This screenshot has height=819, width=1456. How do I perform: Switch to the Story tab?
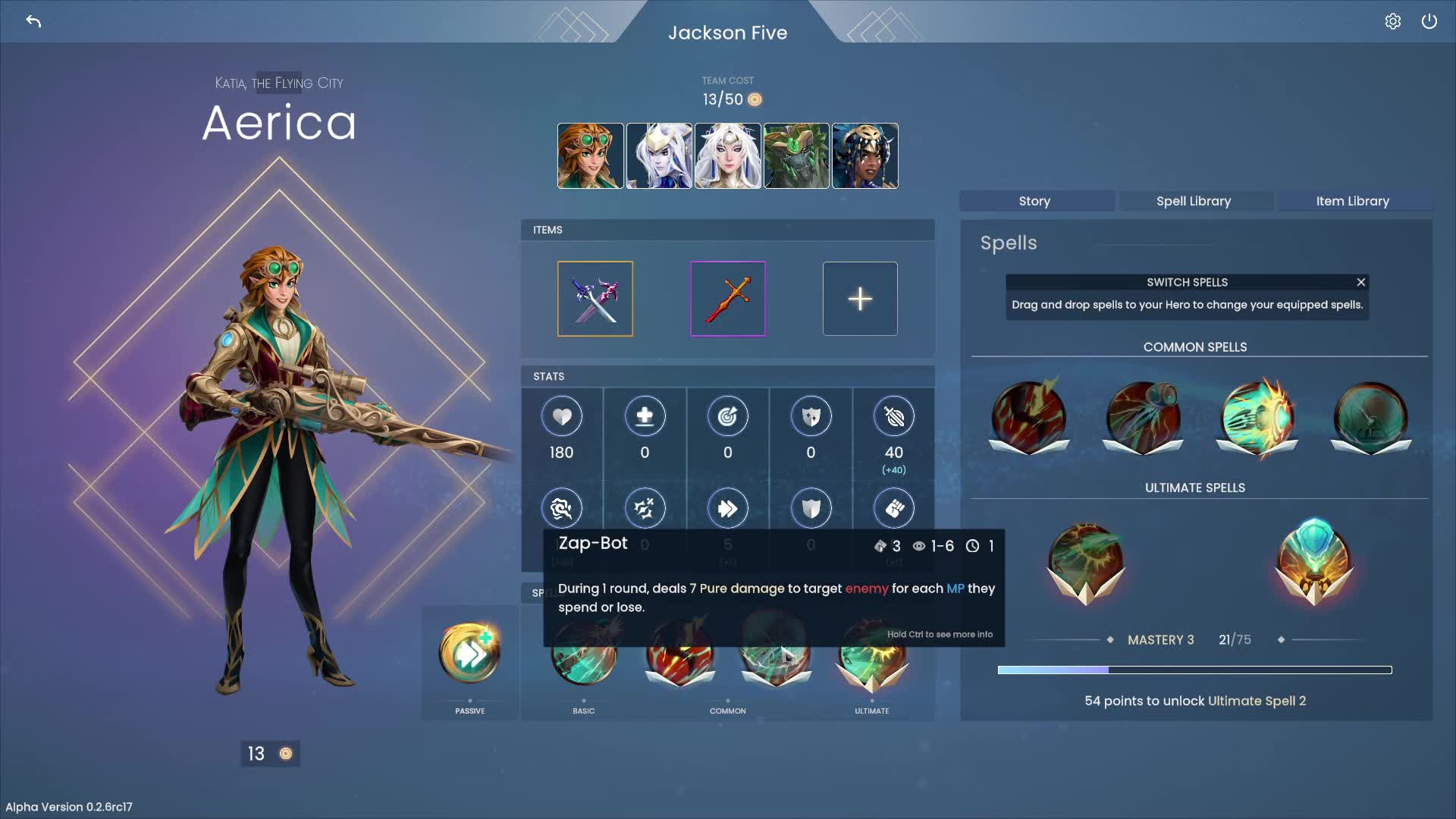click(x=1034, y=201)
